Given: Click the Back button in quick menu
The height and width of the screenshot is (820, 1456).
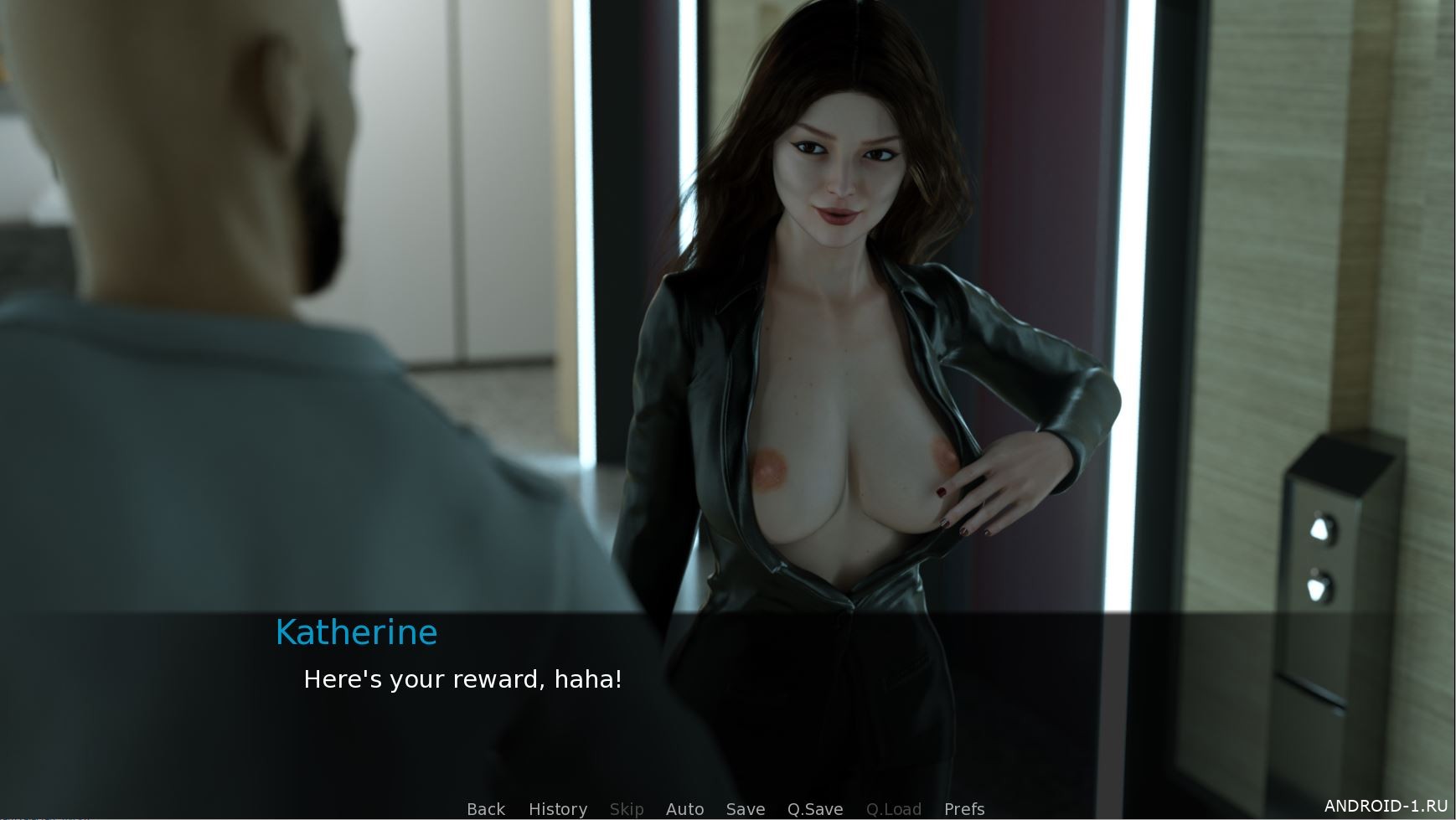Looking at the screenshot, I should coord(486,808).
